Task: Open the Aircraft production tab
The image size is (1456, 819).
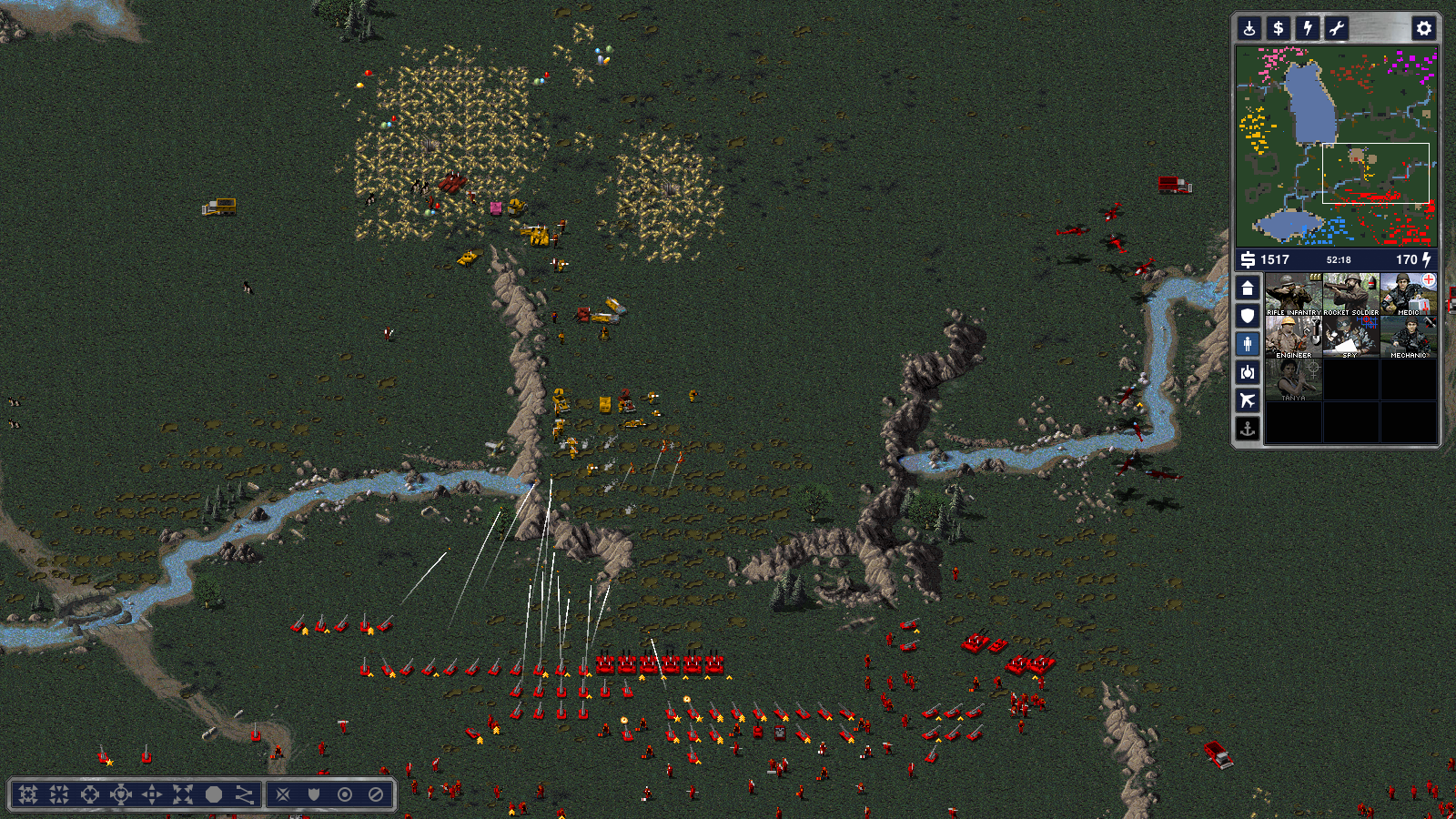Action: (x=1248, y=400)
